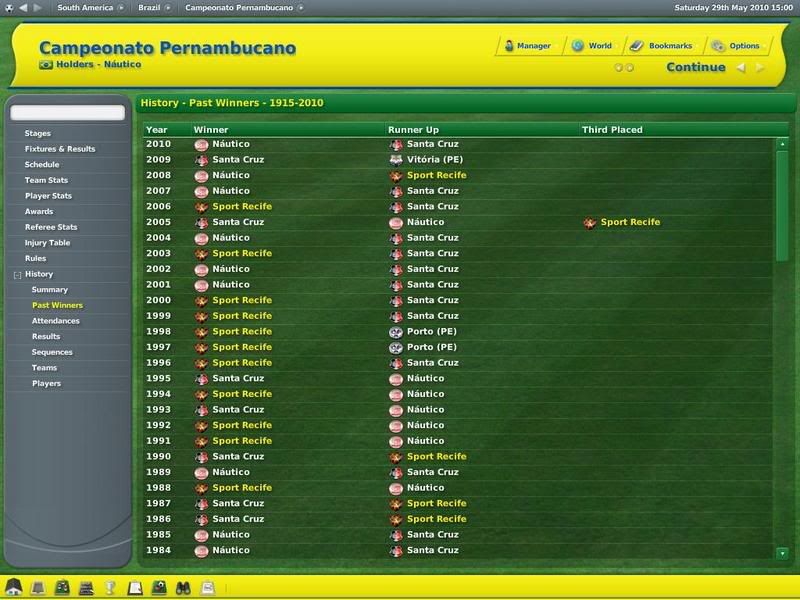The height and width of the screenshot is (600, 800).
Task: Open the Bookmarks menu
Action: (662, 46)
